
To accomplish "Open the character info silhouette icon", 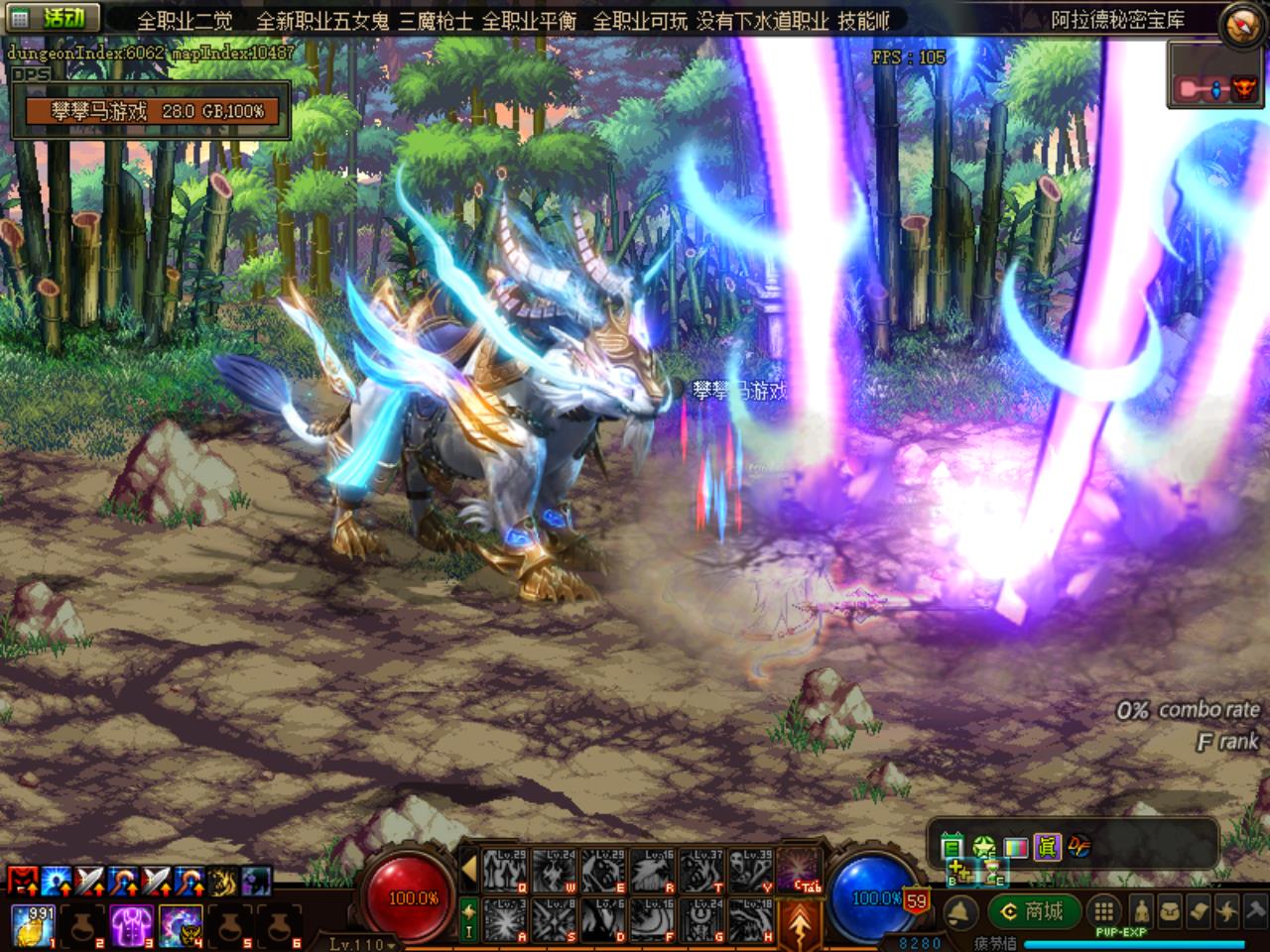I will [x=1142, y=910].
